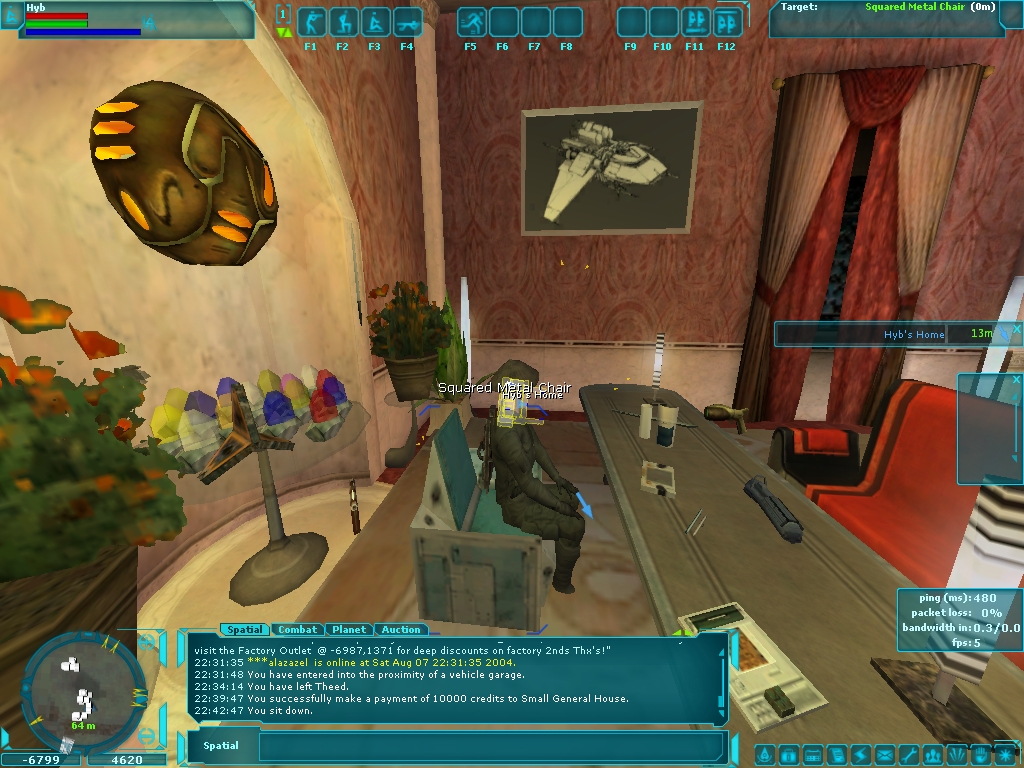
Task: Select the Spatial chat tab
Action: pyautogui.click(x=244, y=630)
